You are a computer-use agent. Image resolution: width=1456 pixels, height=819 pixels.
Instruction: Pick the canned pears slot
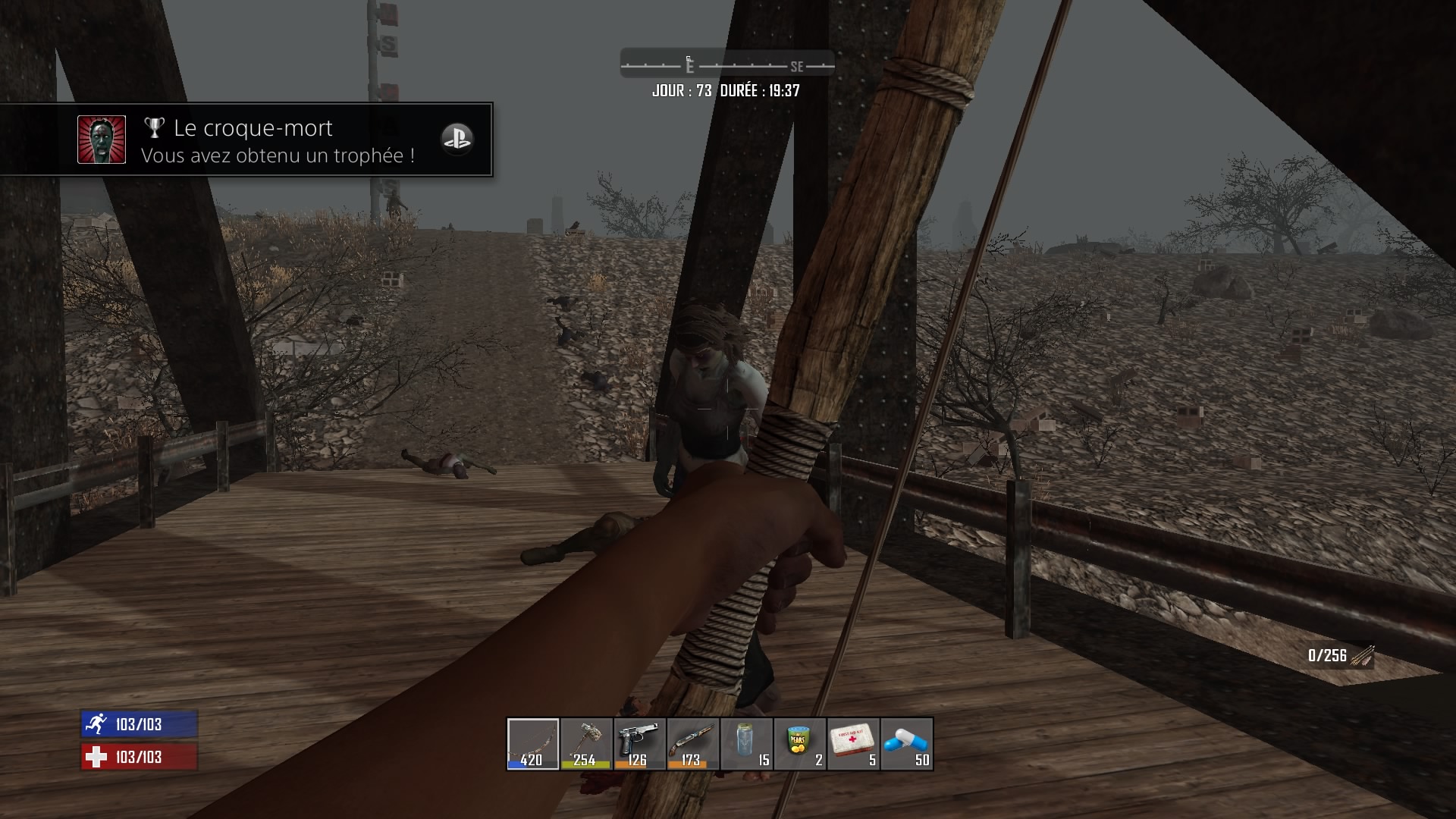799,744
